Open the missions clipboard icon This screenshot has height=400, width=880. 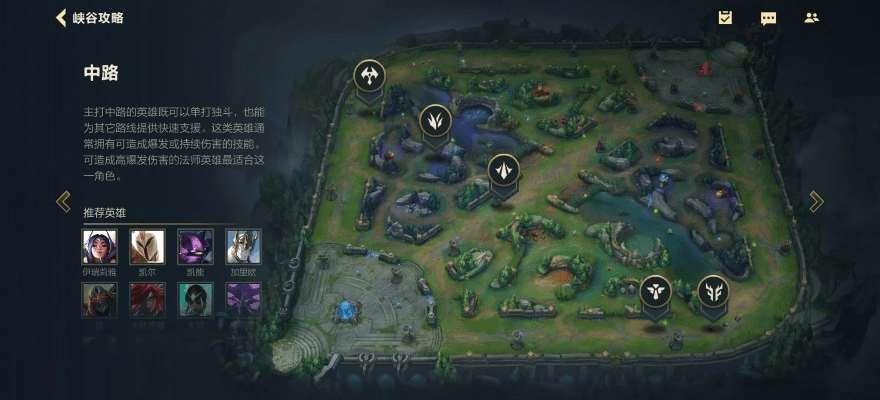726,18
